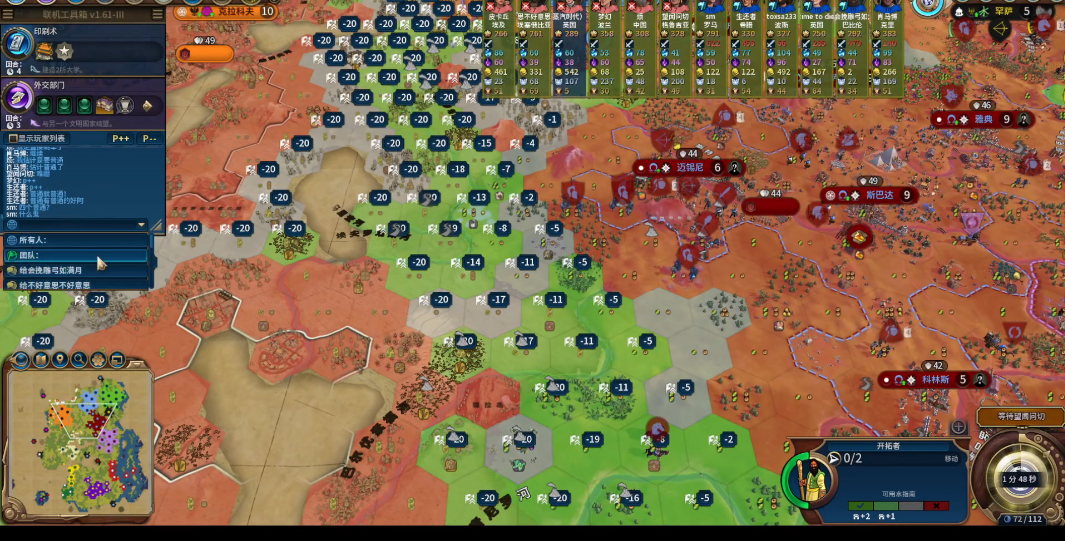
Task: Click the minimap
Action: tap(78, 440)
